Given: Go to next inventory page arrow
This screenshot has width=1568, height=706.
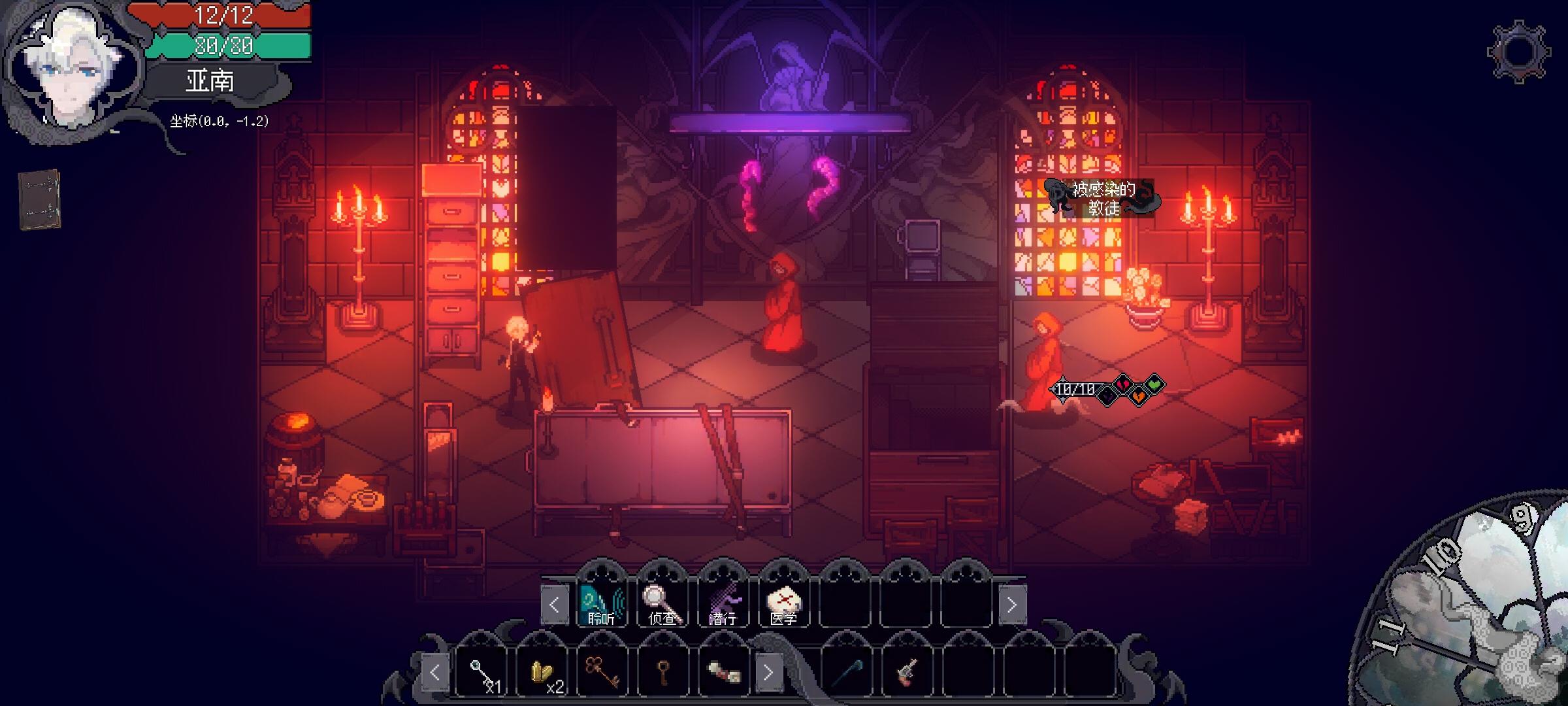Looking at the screenshot, I should coord(768,672).
